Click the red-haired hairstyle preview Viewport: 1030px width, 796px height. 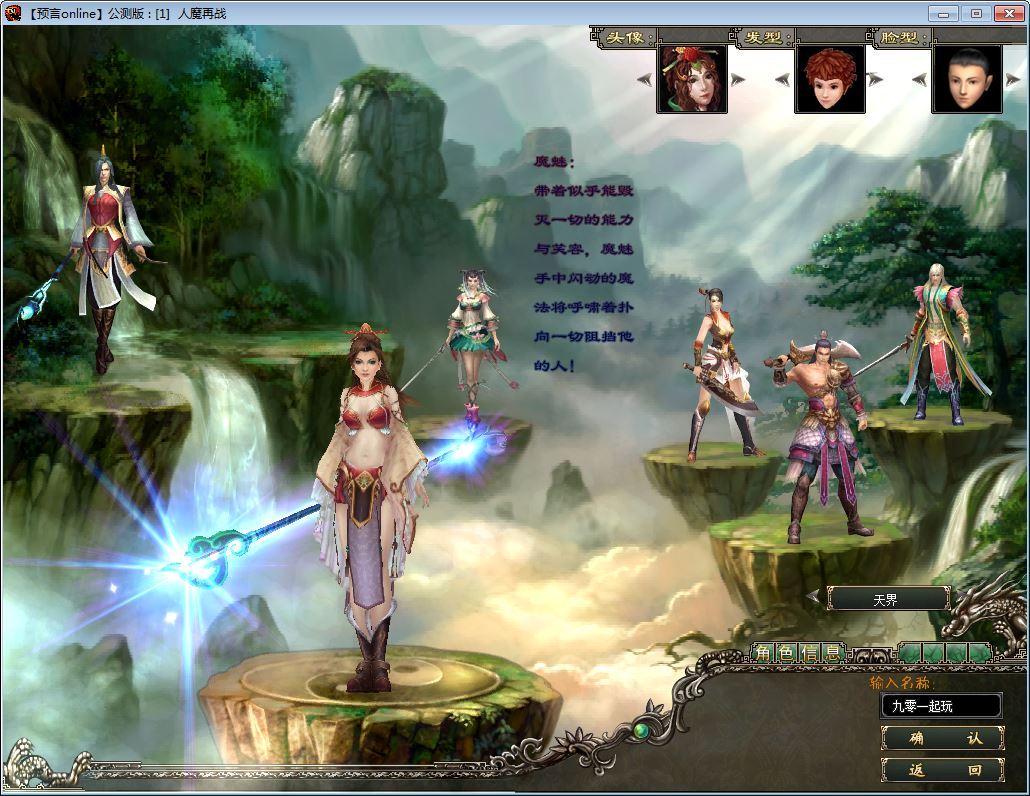(829, 79)
